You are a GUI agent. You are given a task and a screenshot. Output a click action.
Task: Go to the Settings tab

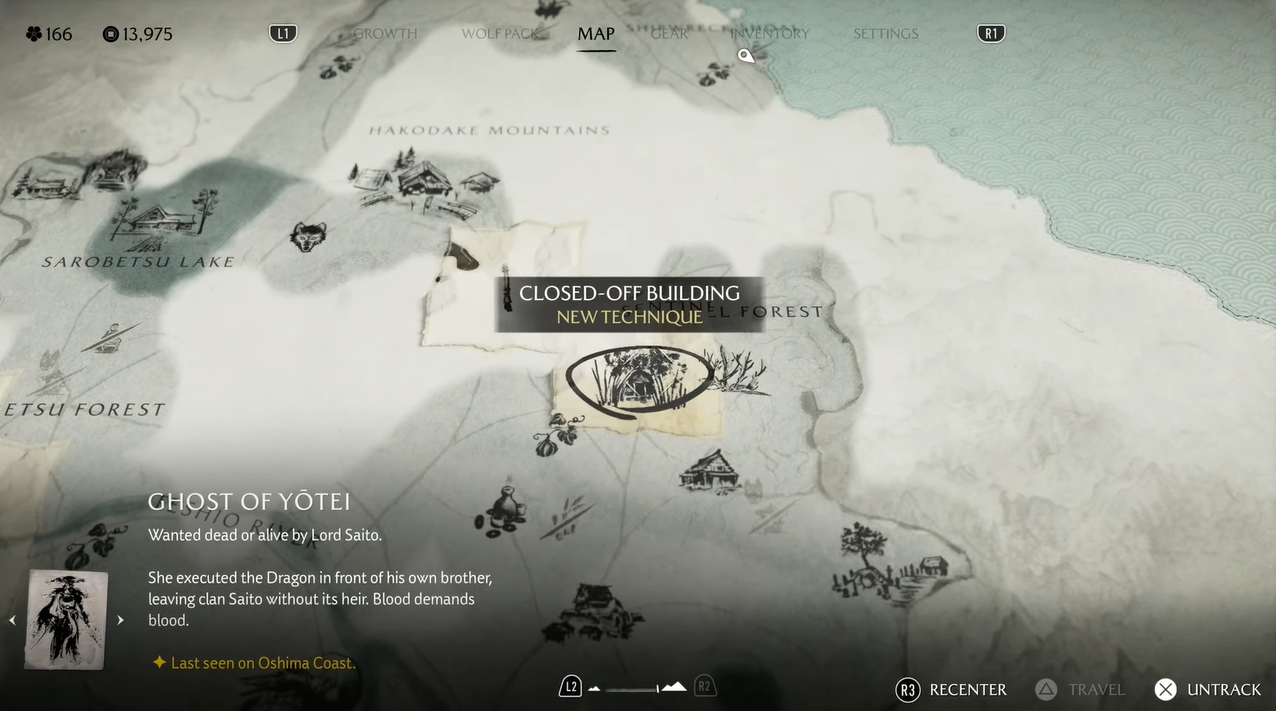[885, 34]
